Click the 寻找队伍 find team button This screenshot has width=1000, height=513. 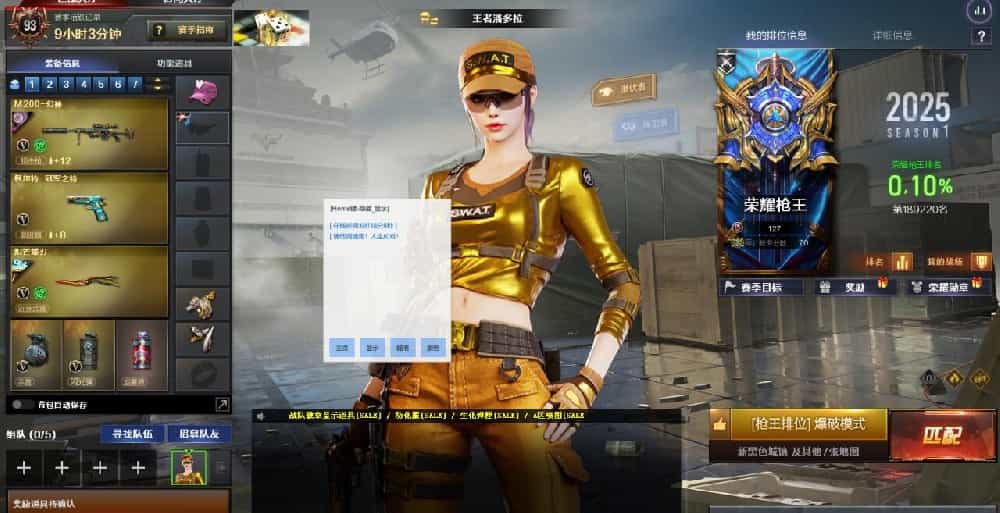pos(132,434)
